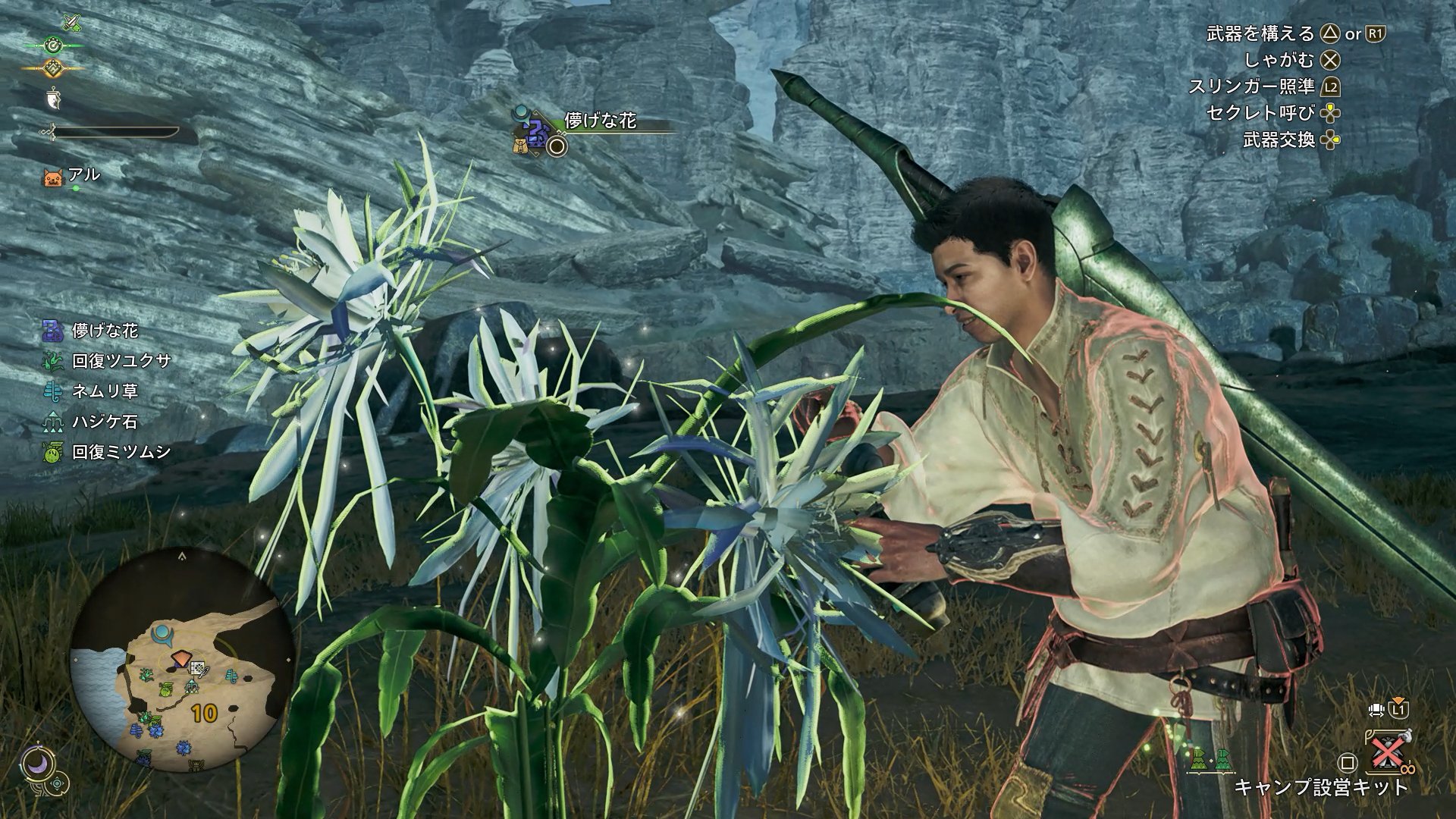
Task: Select 儚げな花 in the nearby items list
Action: pyautogui.click(x=105, y=331)
